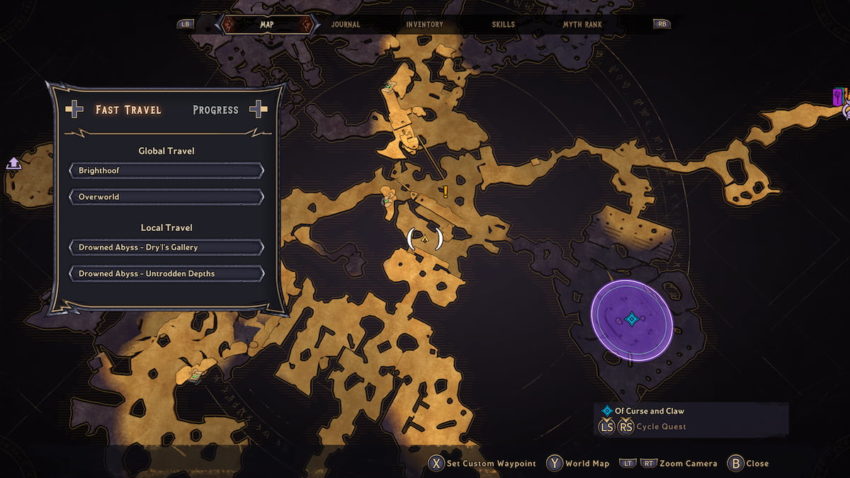Viewport: 850px width, 478px height.
Task: Select the Of Curse and Claw quest tracker
Action: click(x=650, y=411)
